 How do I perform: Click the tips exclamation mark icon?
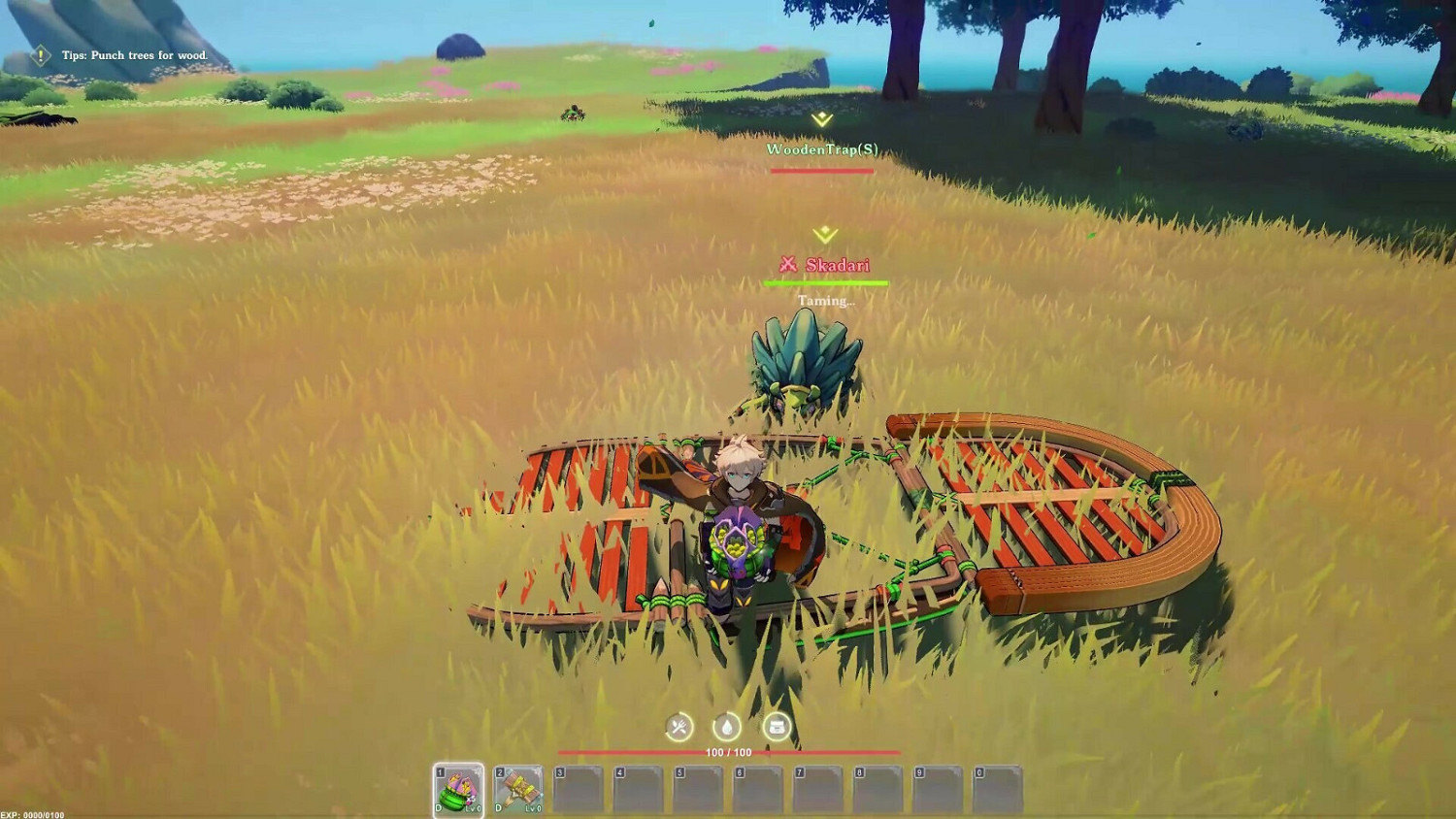pos(39,55)
